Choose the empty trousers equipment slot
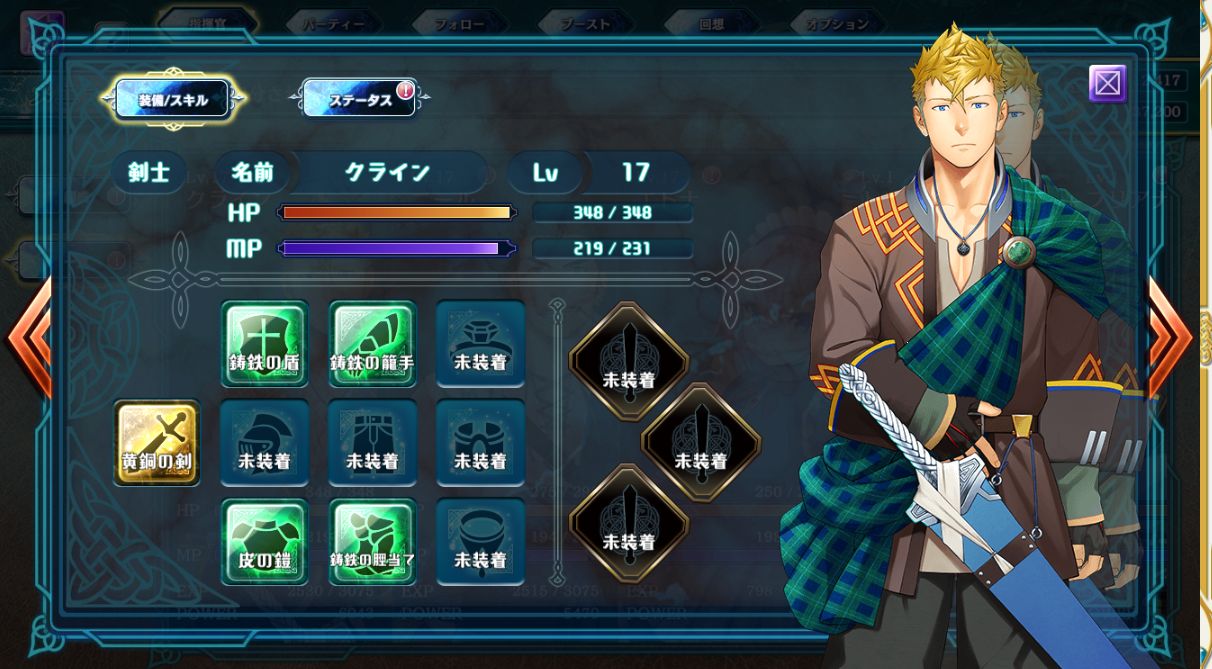The width and height of the screenshot is (1212, 669). (372, 442)
